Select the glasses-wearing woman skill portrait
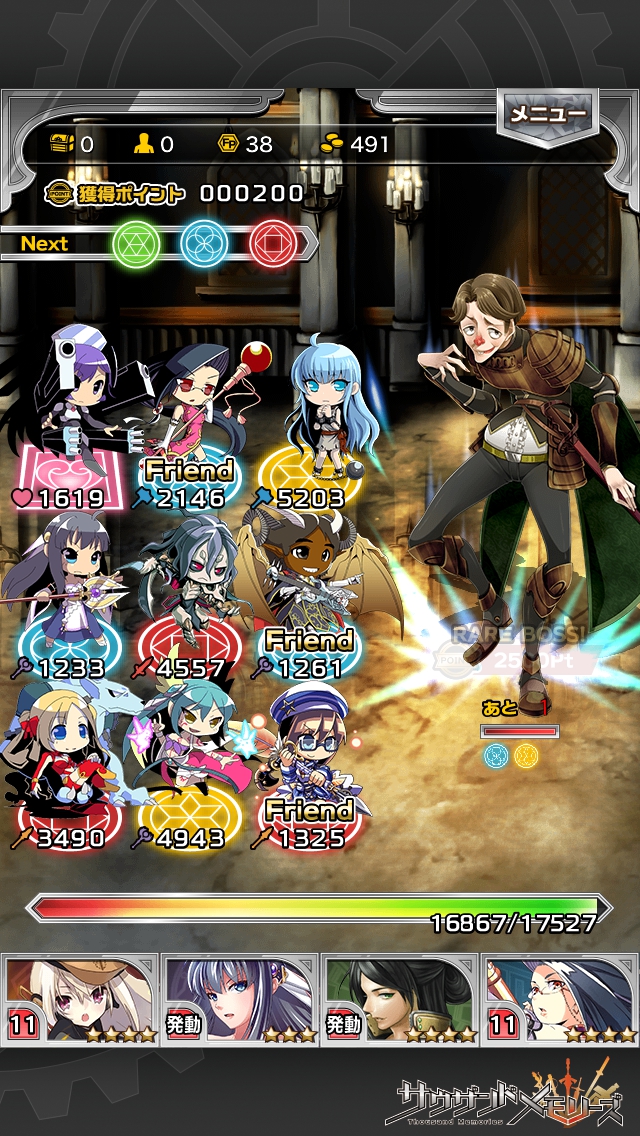This screenshot has height=1136, width=640. [x=560, y=999]
